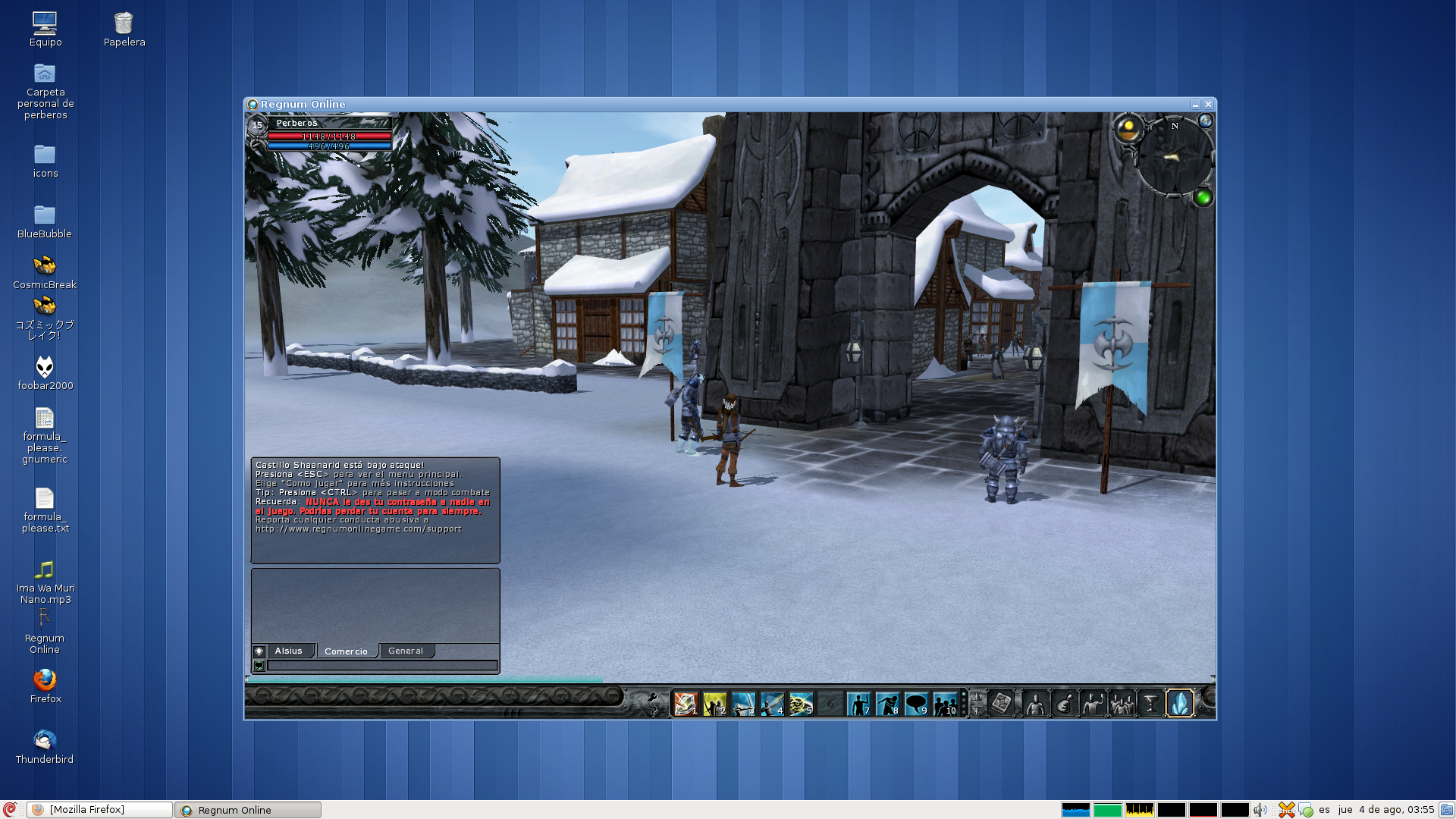1456x819 pixels.
Task: Toggle the chat bubble icon below the tabs
Action: [x=260, y=665]
